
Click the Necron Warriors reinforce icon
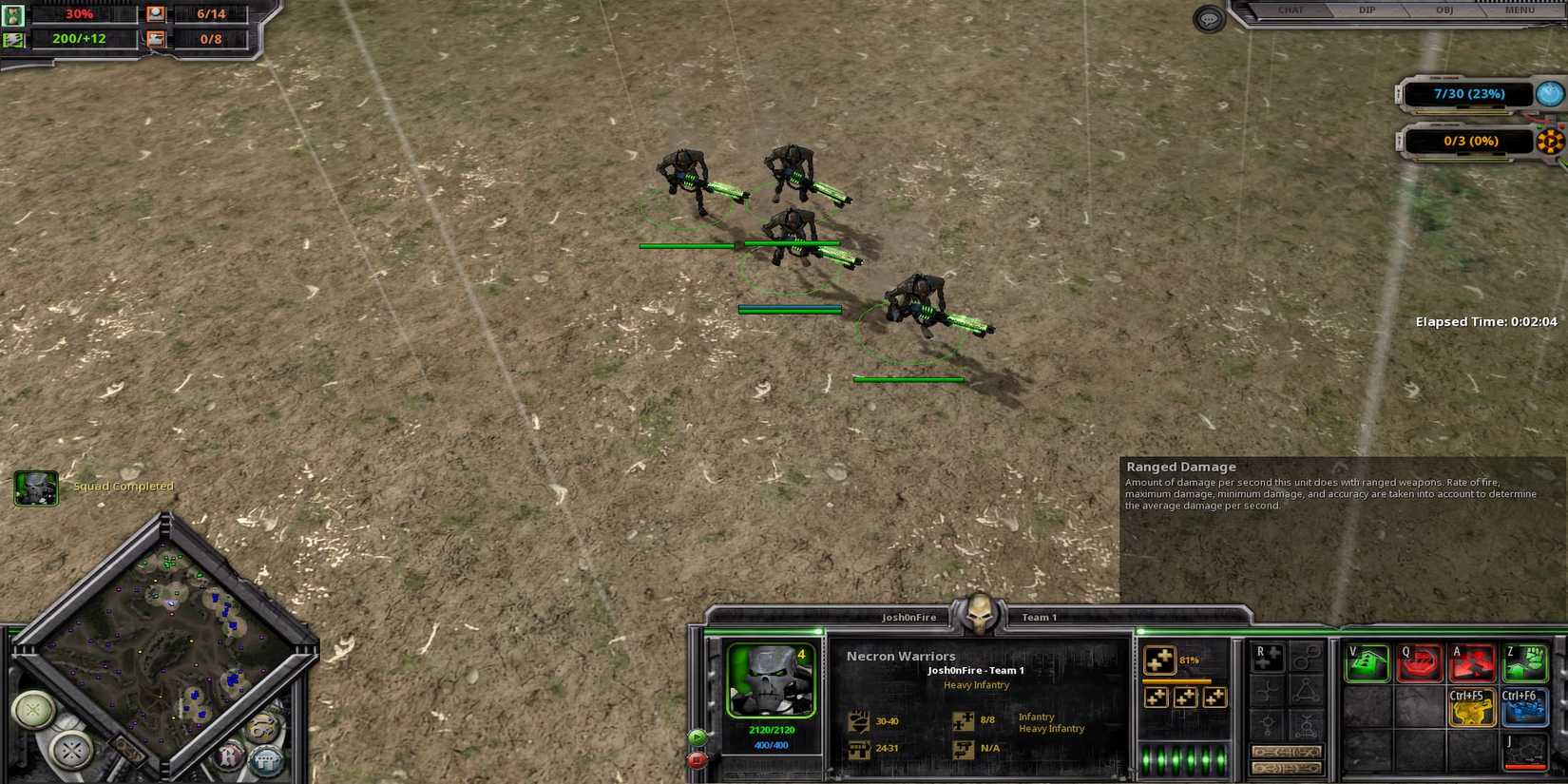coord(1160,660)
